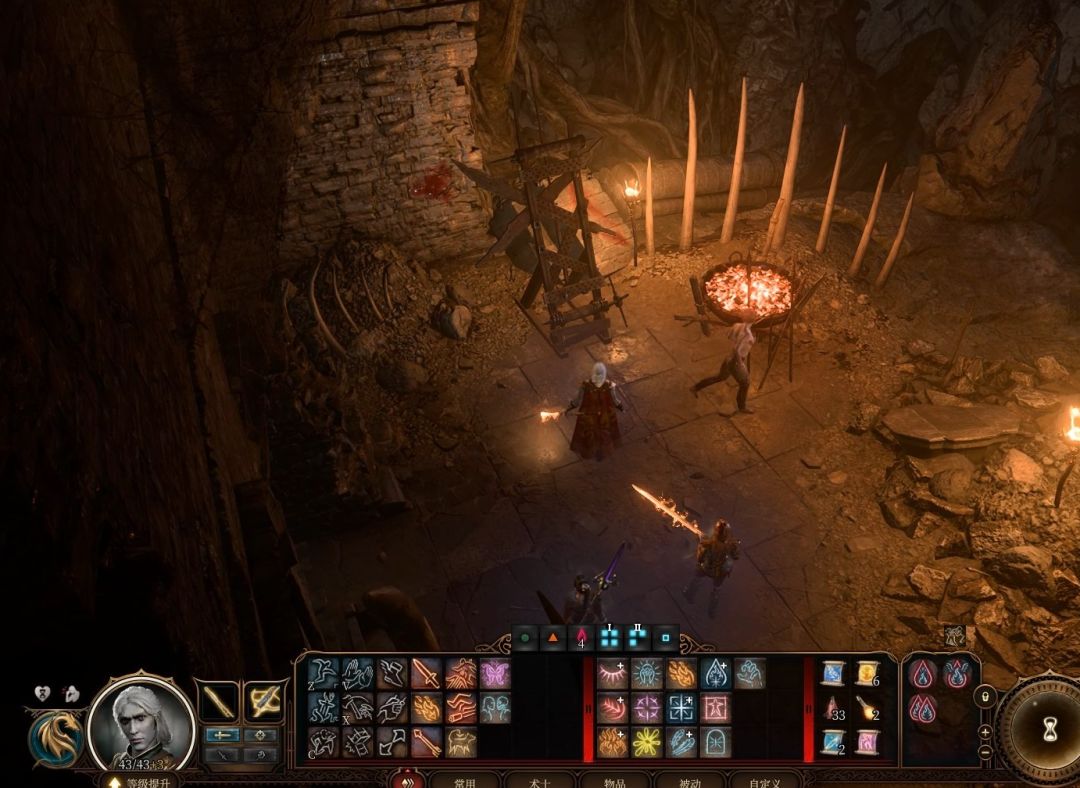1080x788 pixels.
Task: Select the orange triangle bonus action filter
Action: [x=553, y=637]
